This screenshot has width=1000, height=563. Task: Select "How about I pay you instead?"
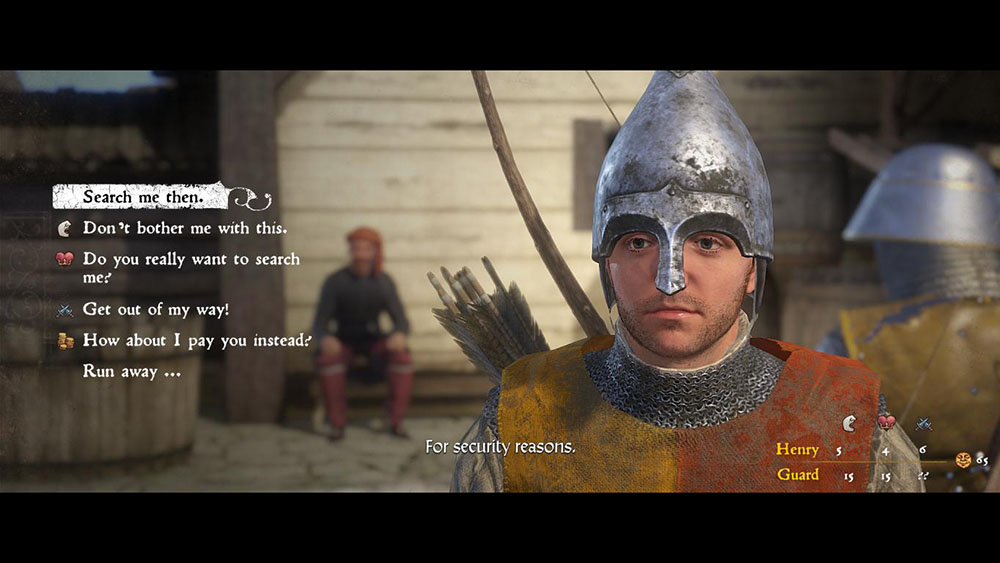(x=196, y=340)
